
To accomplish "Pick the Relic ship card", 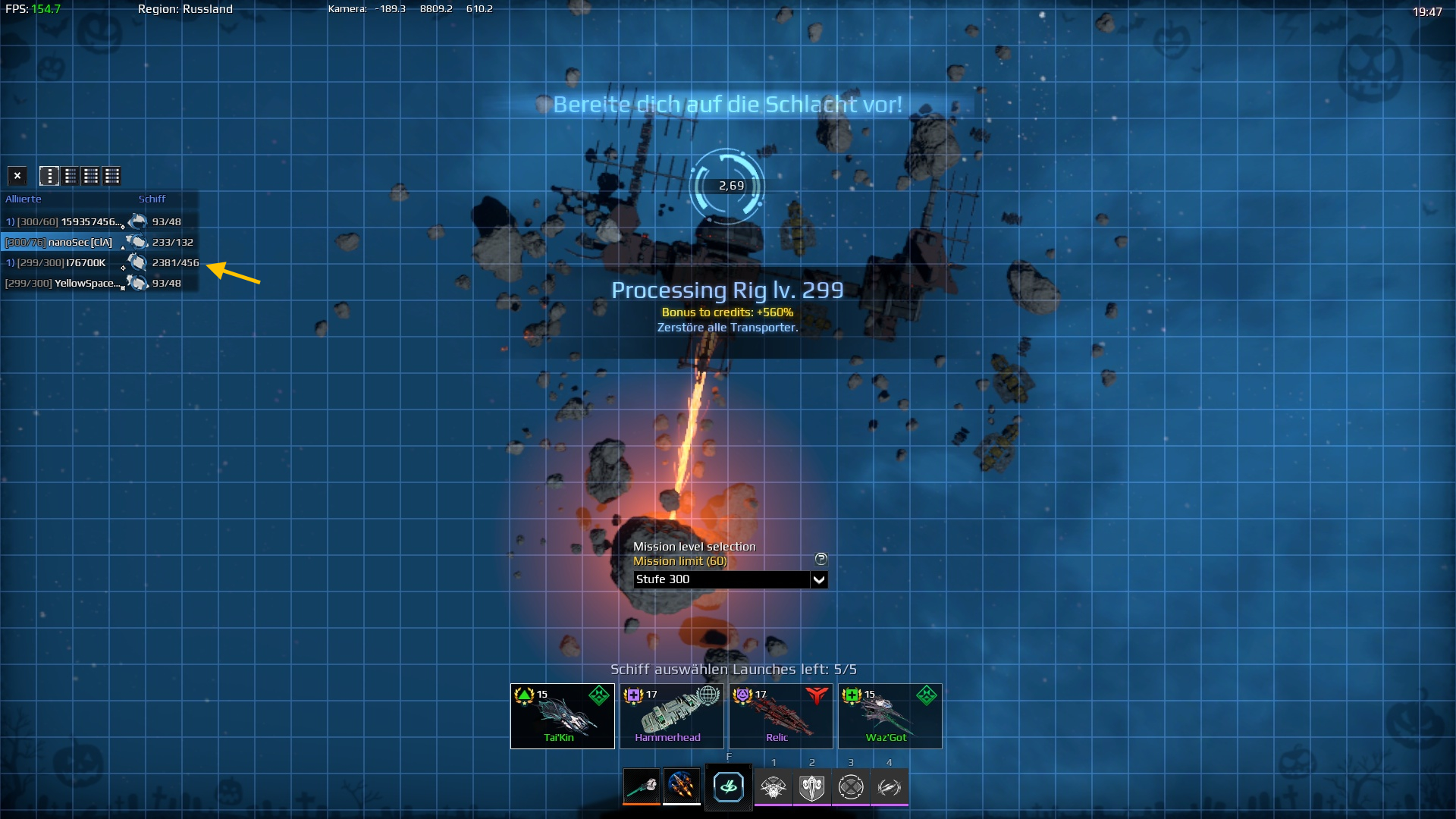I will pos(780,716).
